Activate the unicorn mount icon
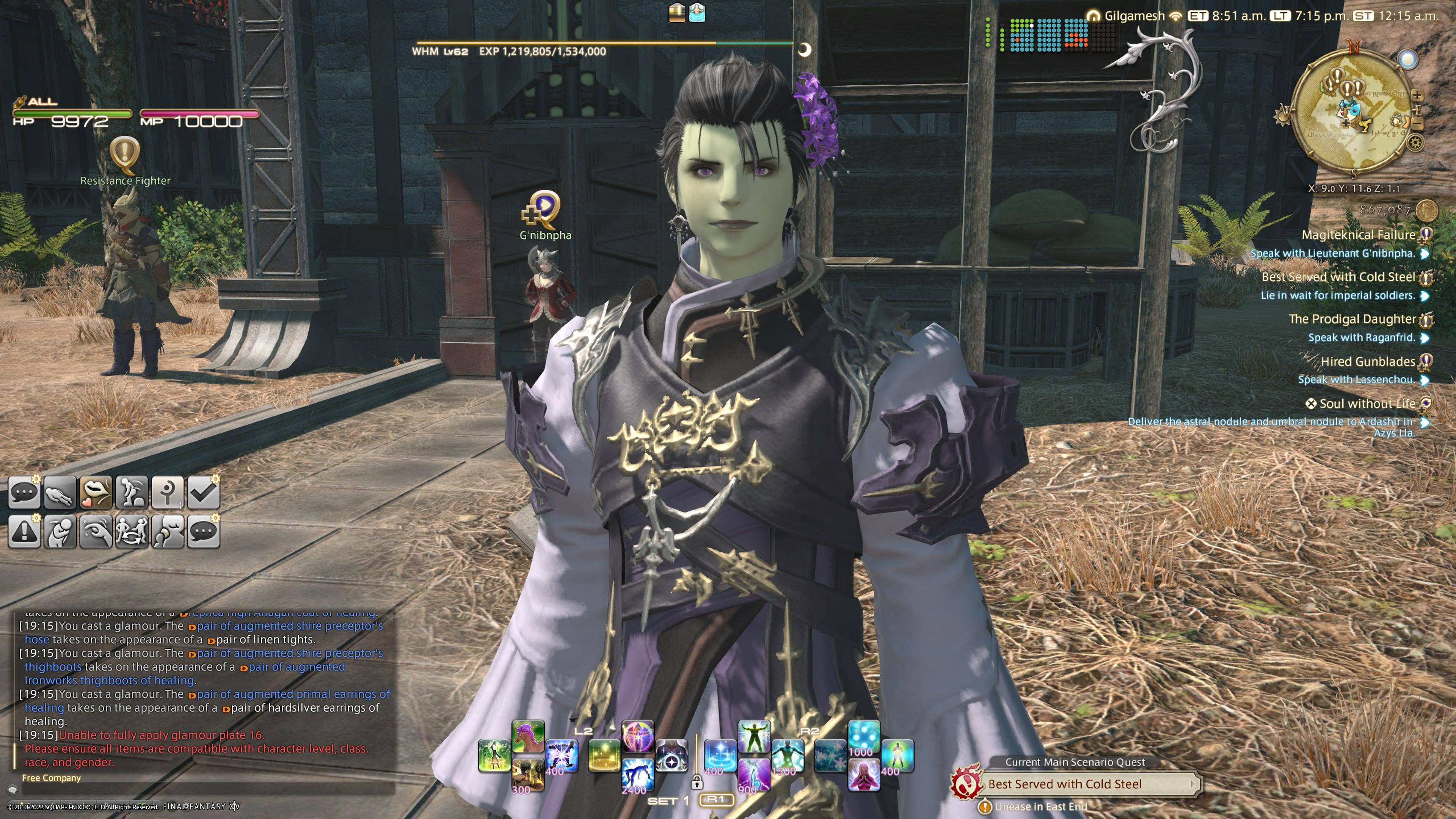 527,736
